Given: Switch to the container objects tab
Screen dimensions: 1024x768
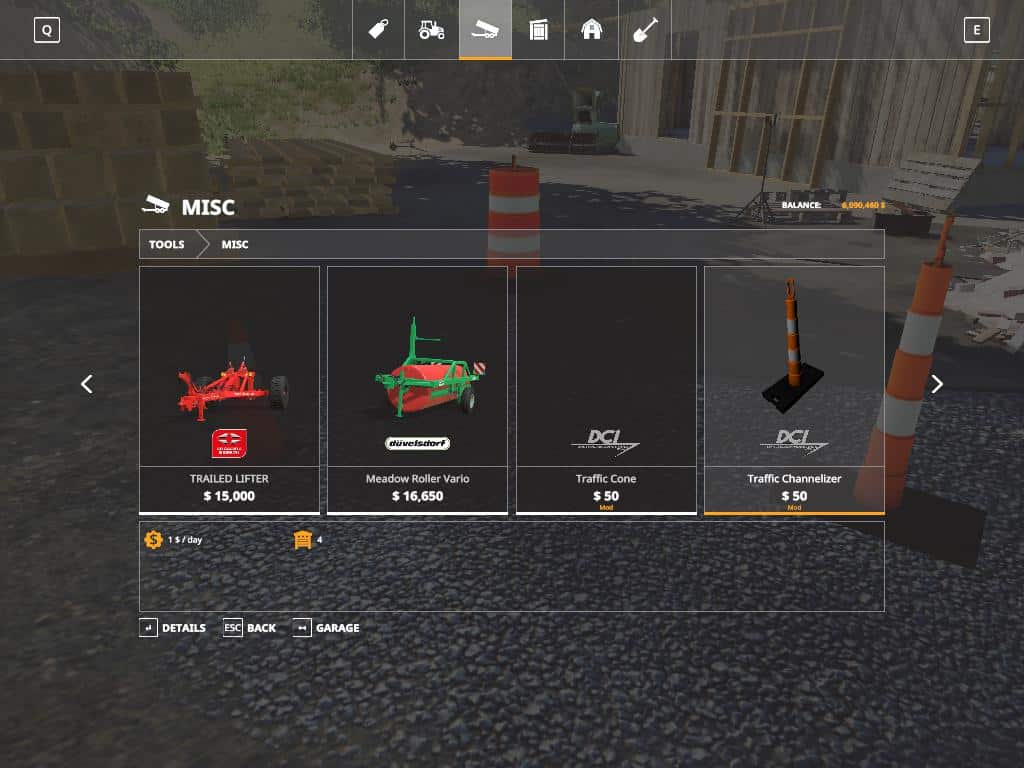Looking at the screenshot, I should coord(539,29).
